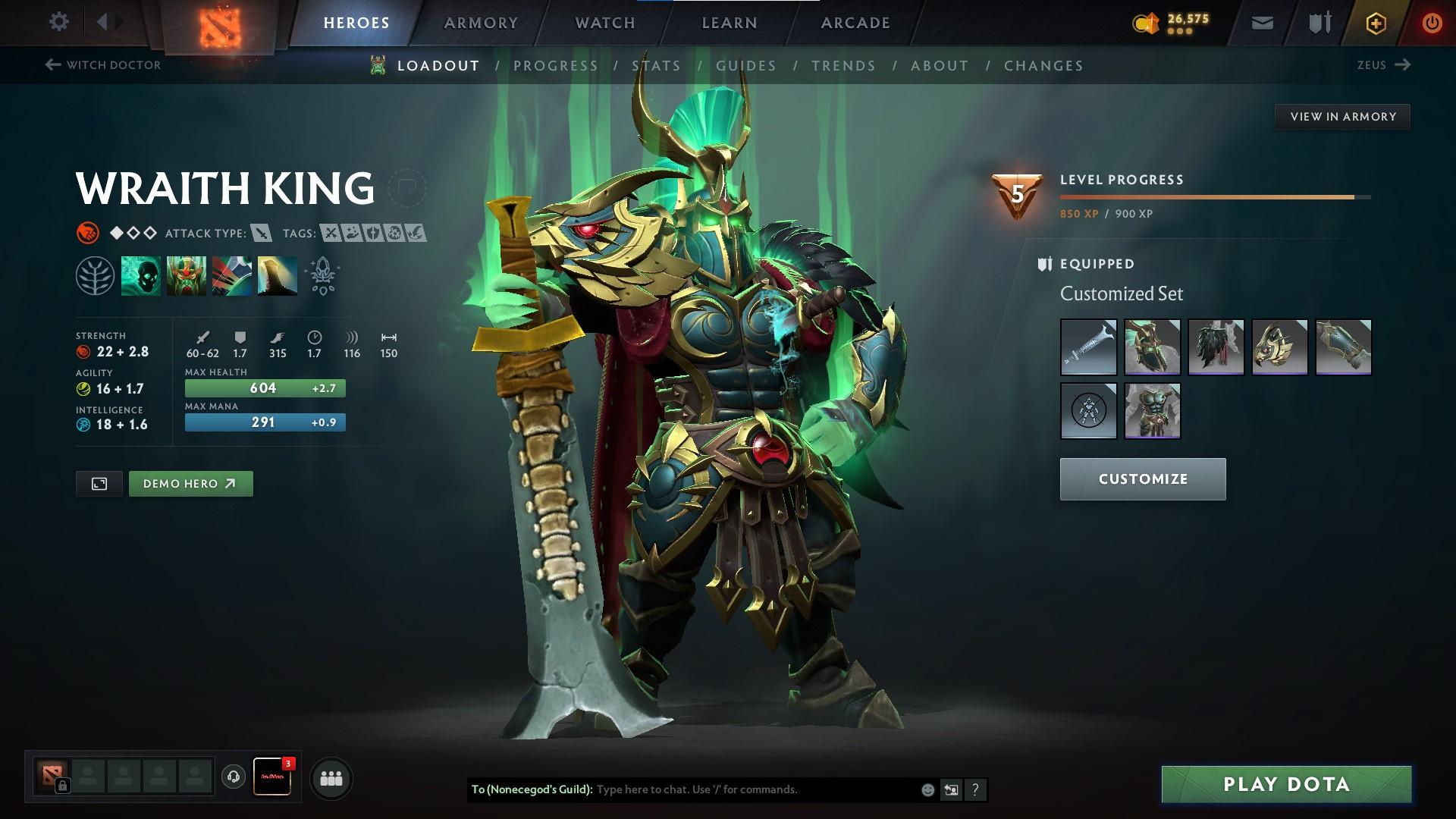Click VIEW IN ARMORY

1342,116
